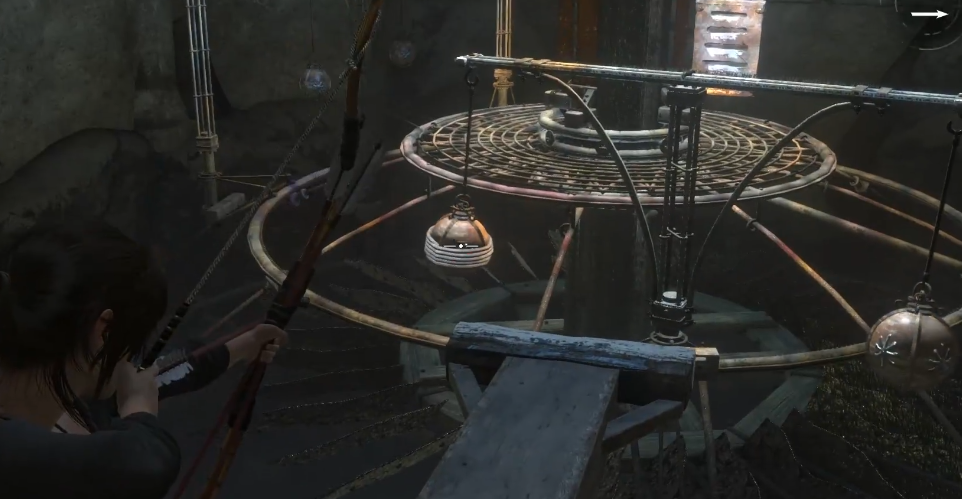Click the white arrow ammo icon
This screenshot has height=499, width=962.
point(929,14)
